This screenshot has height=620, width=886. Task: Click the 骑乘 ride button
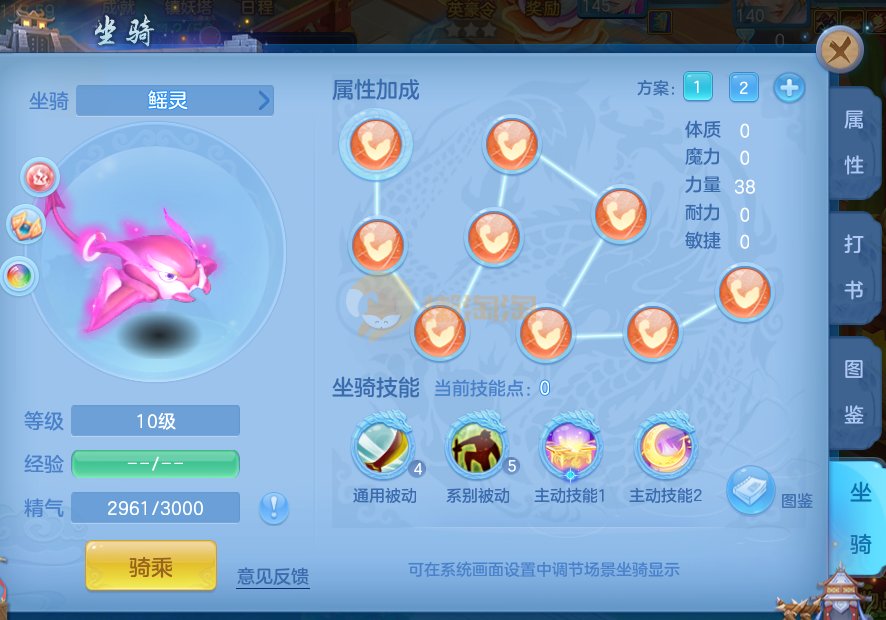151,567
